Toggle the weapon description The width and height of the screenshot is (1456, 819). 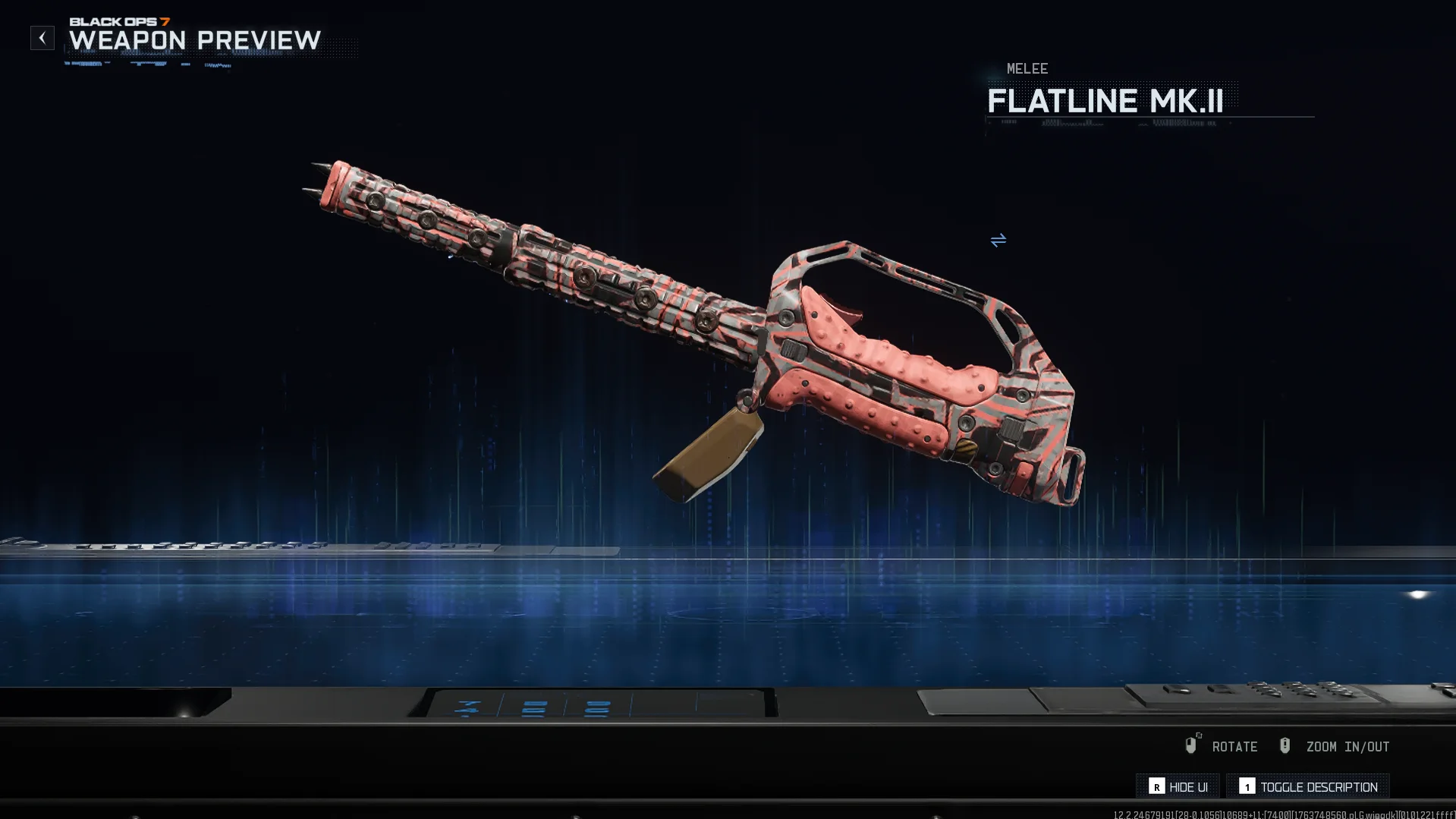point(1308,786)
